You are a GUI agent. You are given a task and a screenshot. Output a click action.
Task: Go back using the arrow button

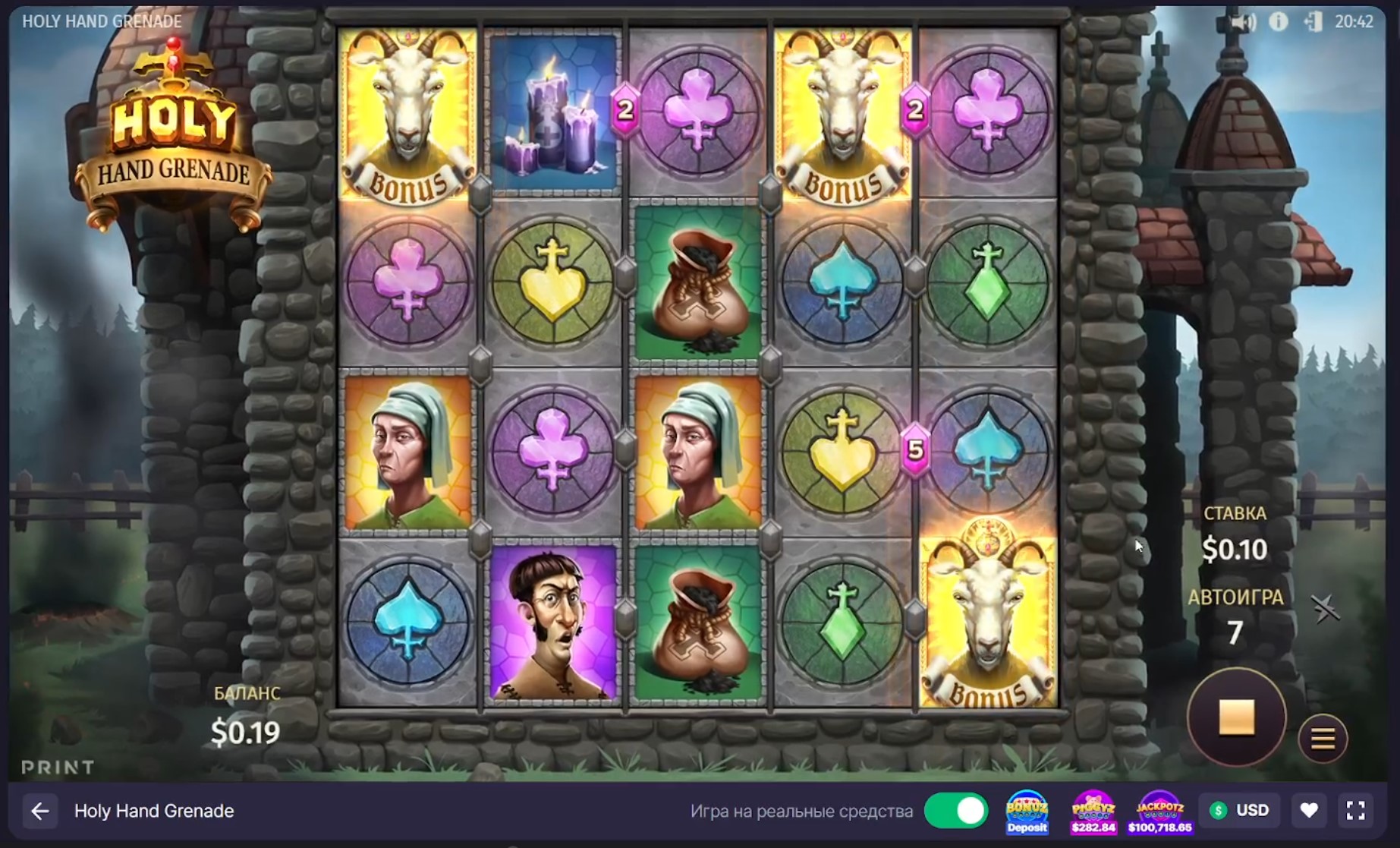pos(40,811)
